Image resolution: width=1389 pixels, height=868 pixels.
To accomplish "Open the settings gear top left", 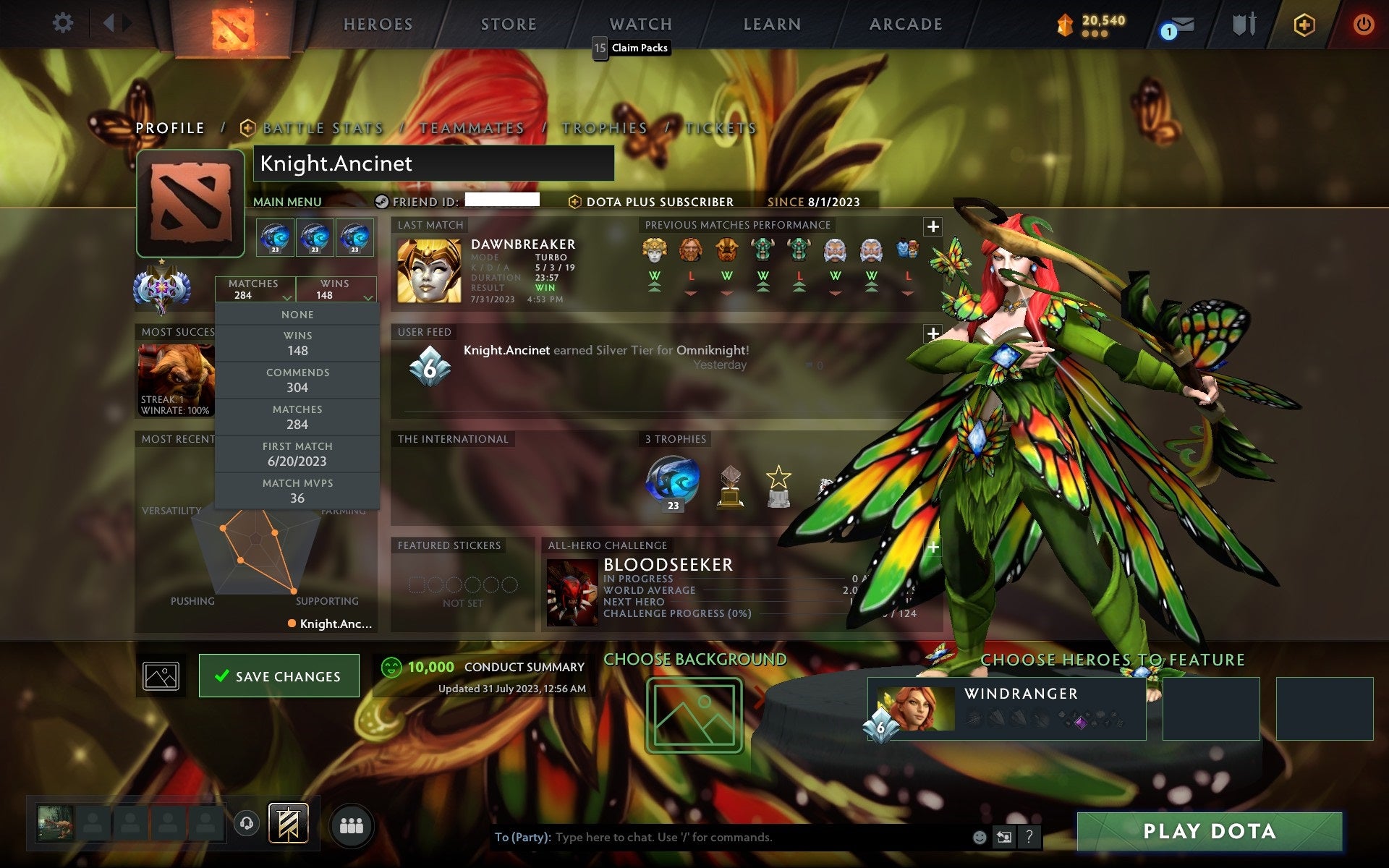I will (x=64, y=23).
